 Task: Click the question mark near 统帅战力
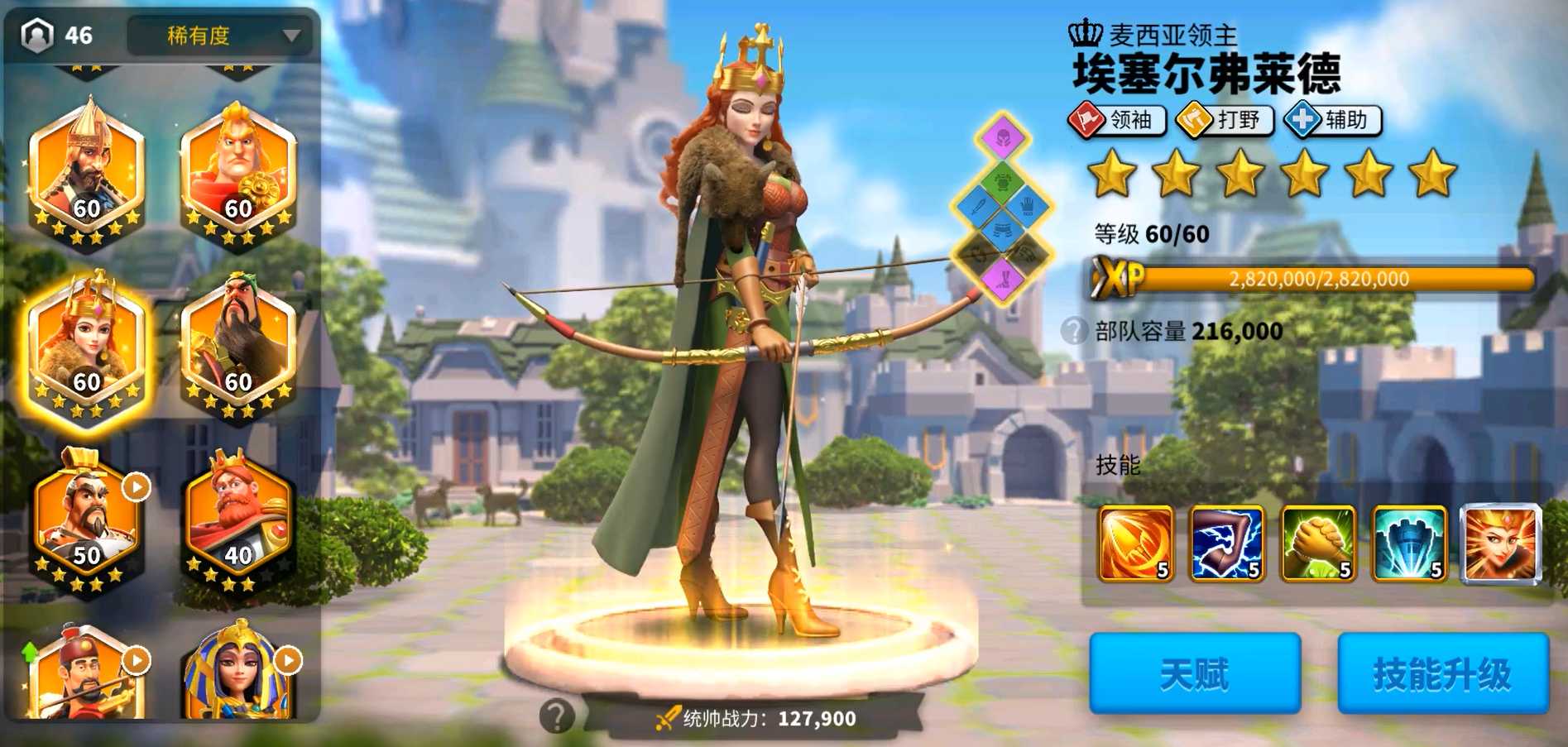point(556,716)
